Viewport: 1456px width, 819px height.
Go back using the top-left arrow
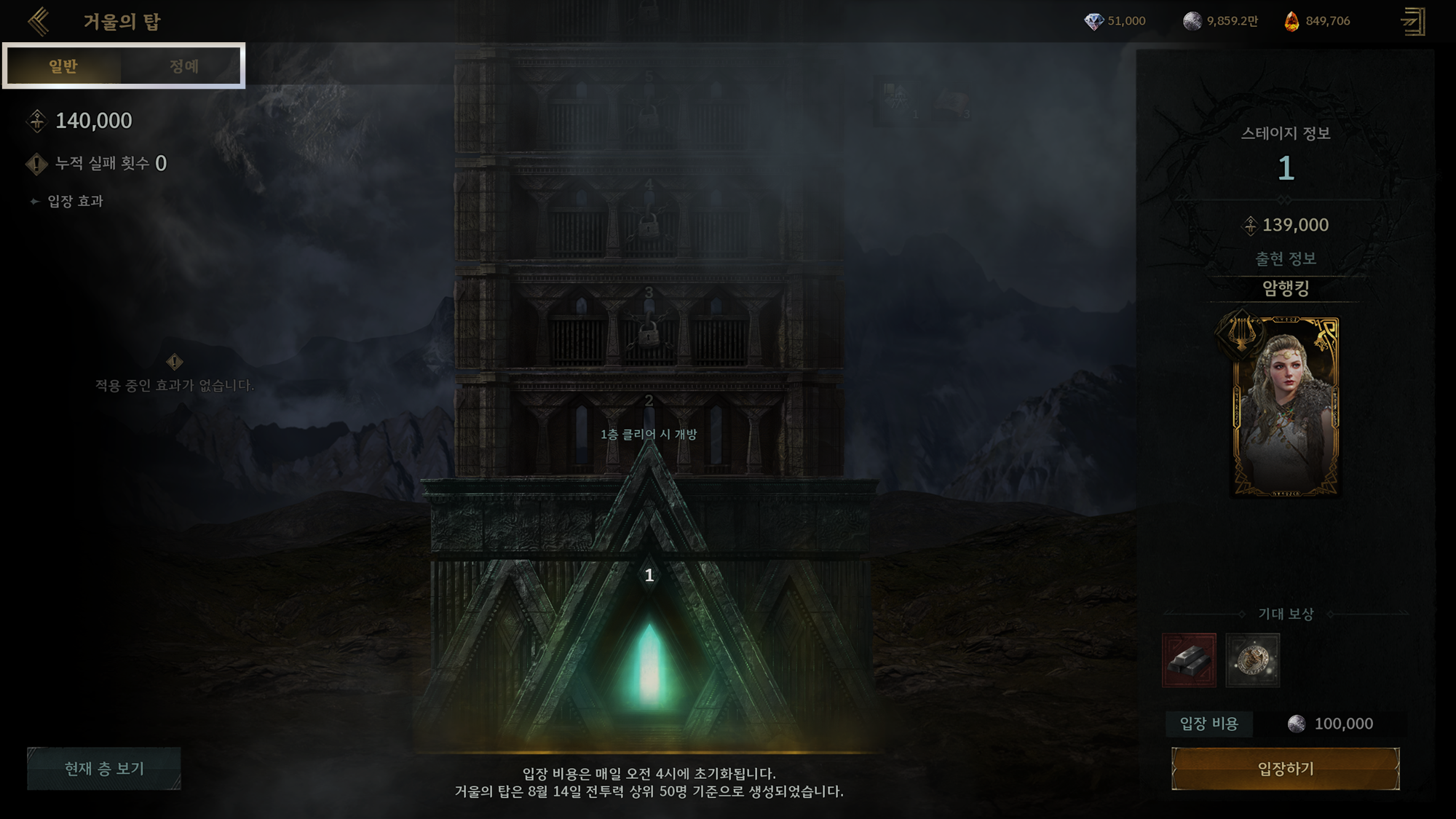[39, 21]
